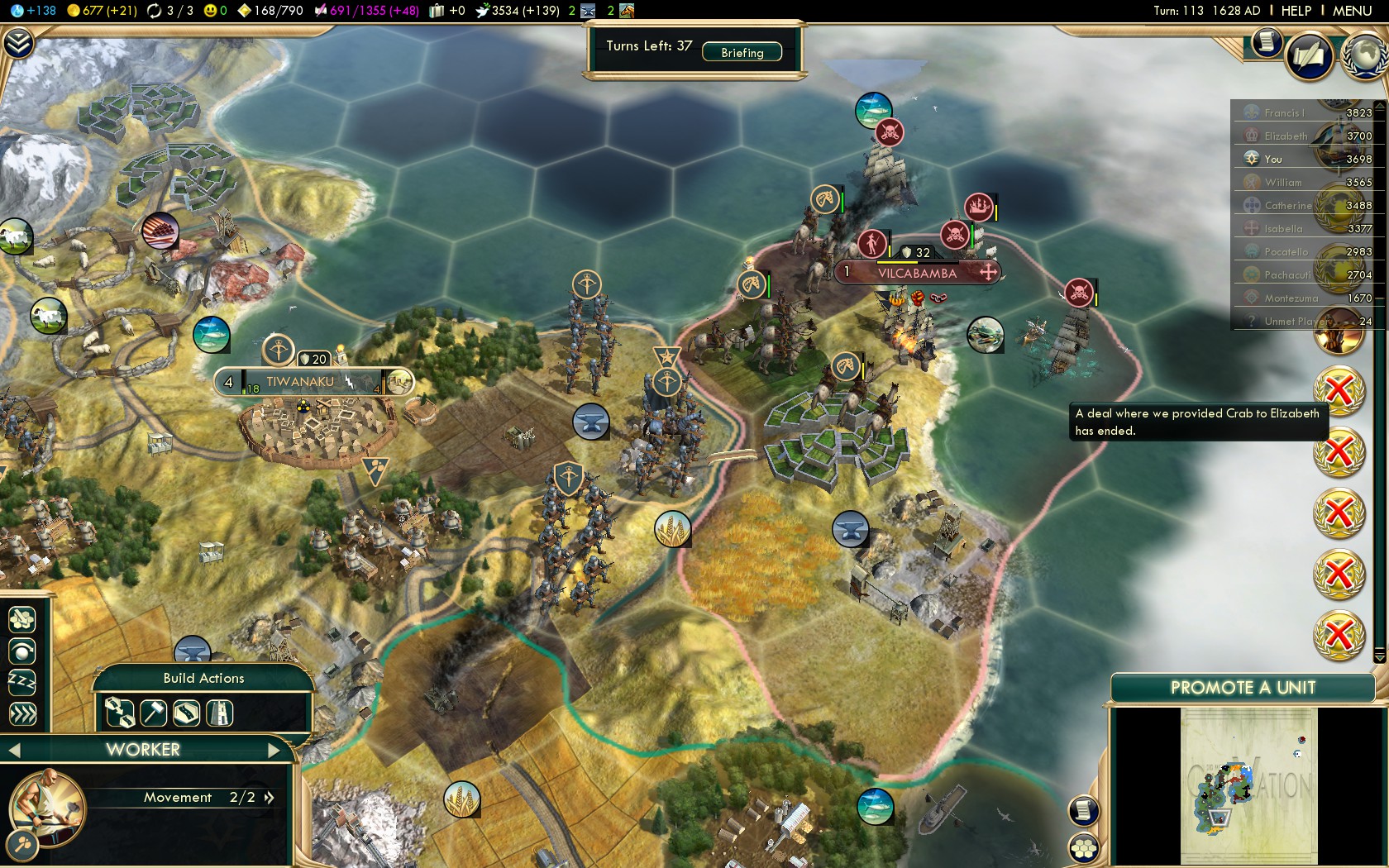Select the VILCABAMBA city banner

pyautogui.click(x=917, y=273)
